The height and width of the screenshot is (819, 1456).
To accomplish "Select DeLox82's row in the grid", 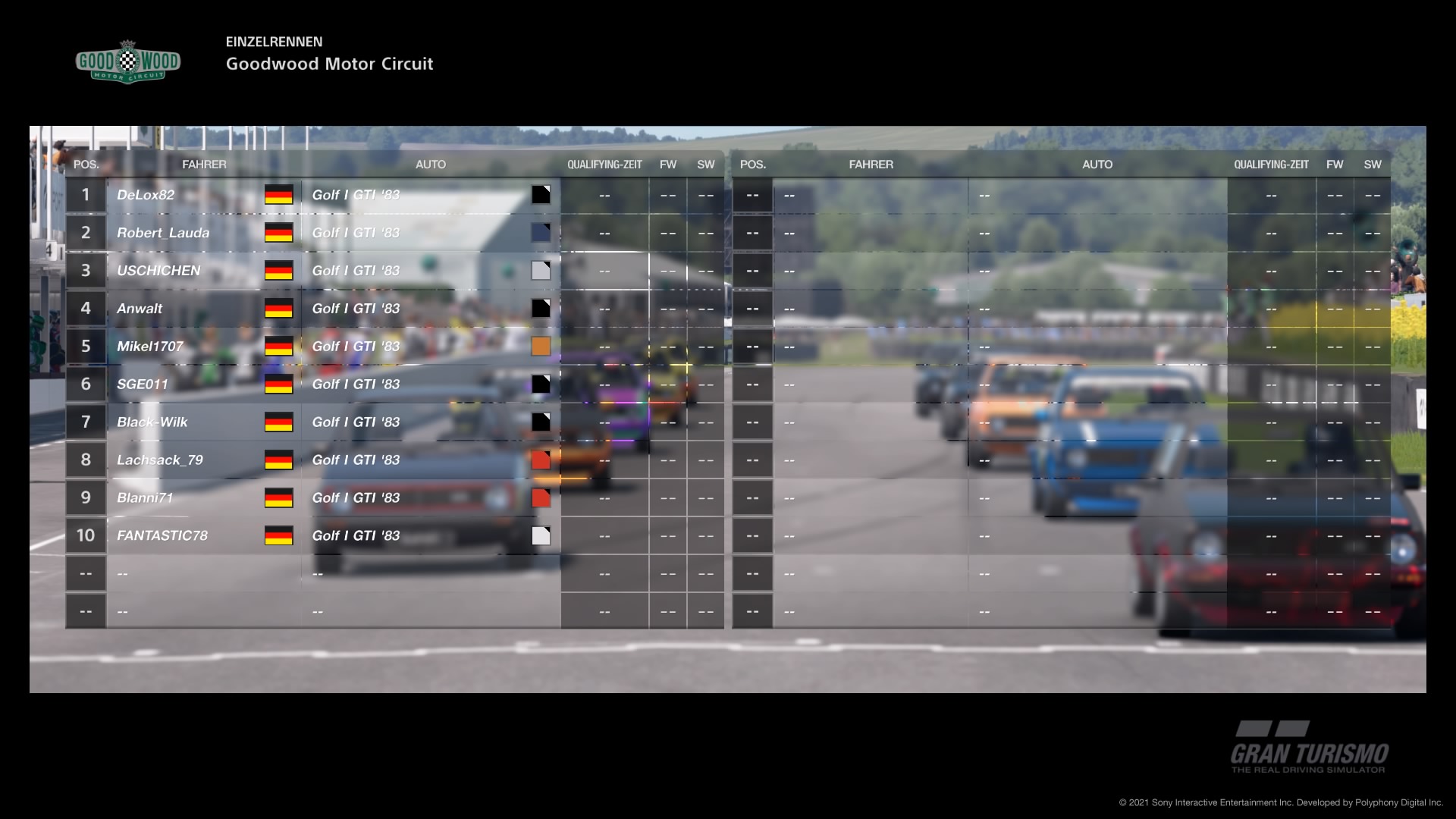I will [146, 195].
